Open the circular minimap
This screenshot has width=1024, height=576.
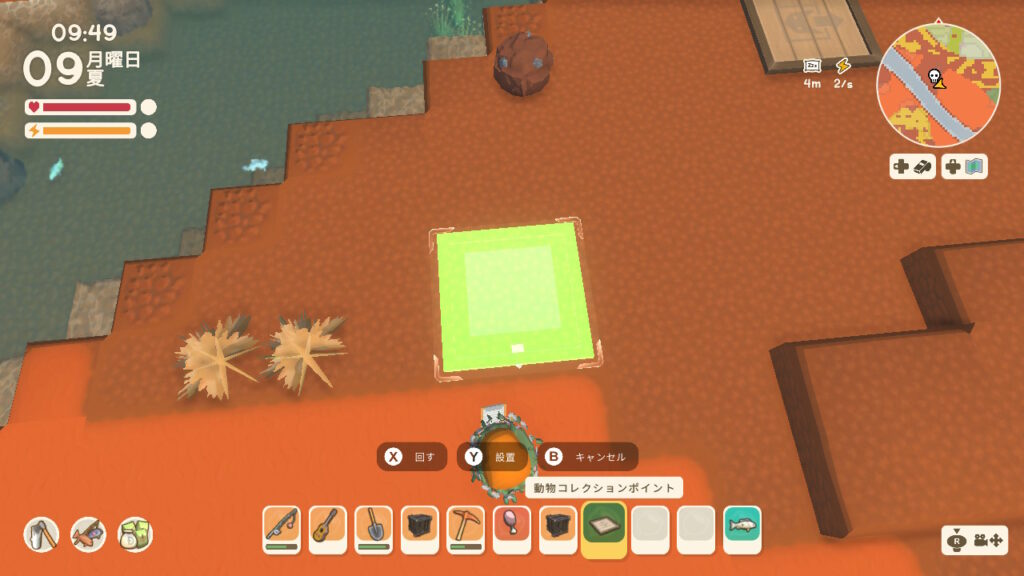[x=937, y=87]
